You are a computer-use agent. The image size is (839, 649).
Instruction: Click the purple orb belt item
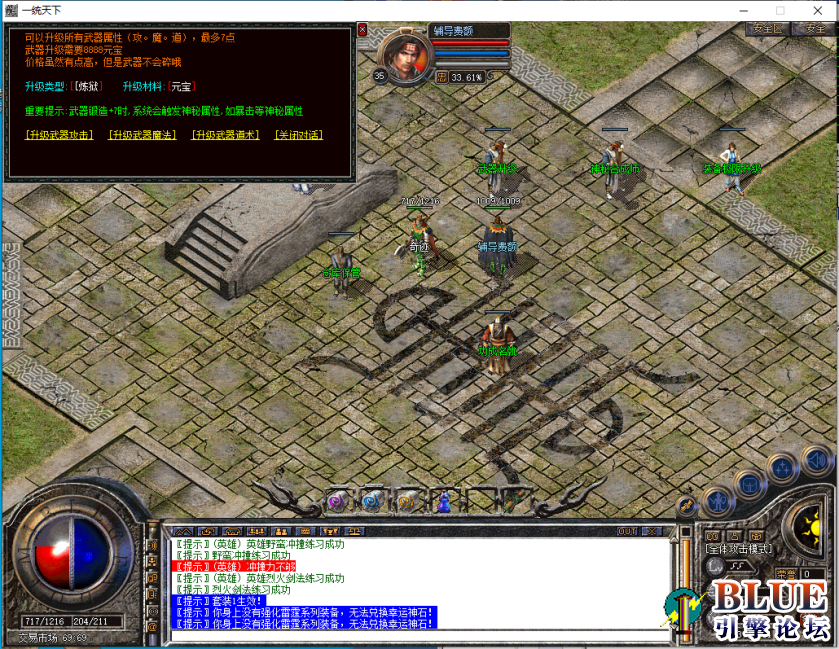point(337,500)
